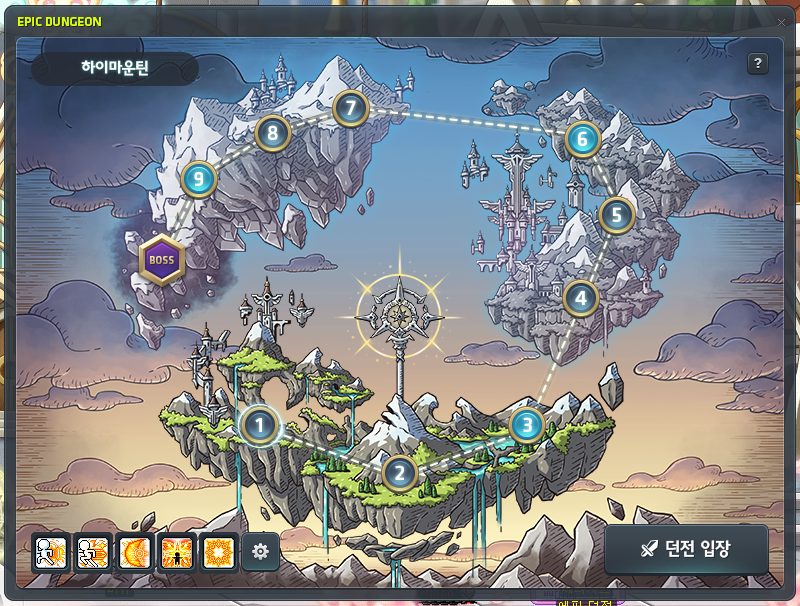Select stage node 9 on the map
The height and width of the screenshot is (606, 800).
199,180
